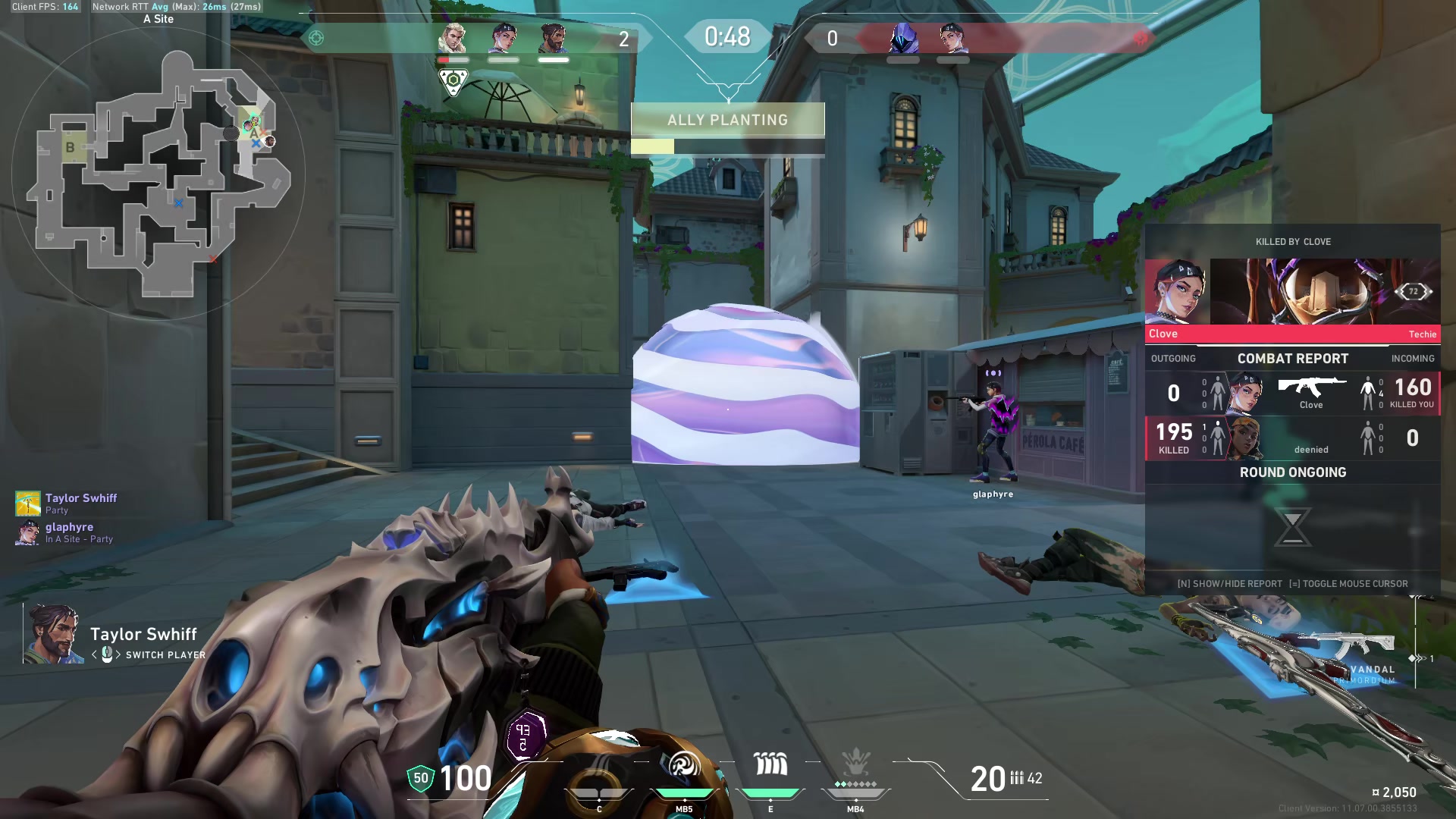Open the minimap of A Site
Viewport: 1456px width, 819px height.
click(x=159, y=174)
